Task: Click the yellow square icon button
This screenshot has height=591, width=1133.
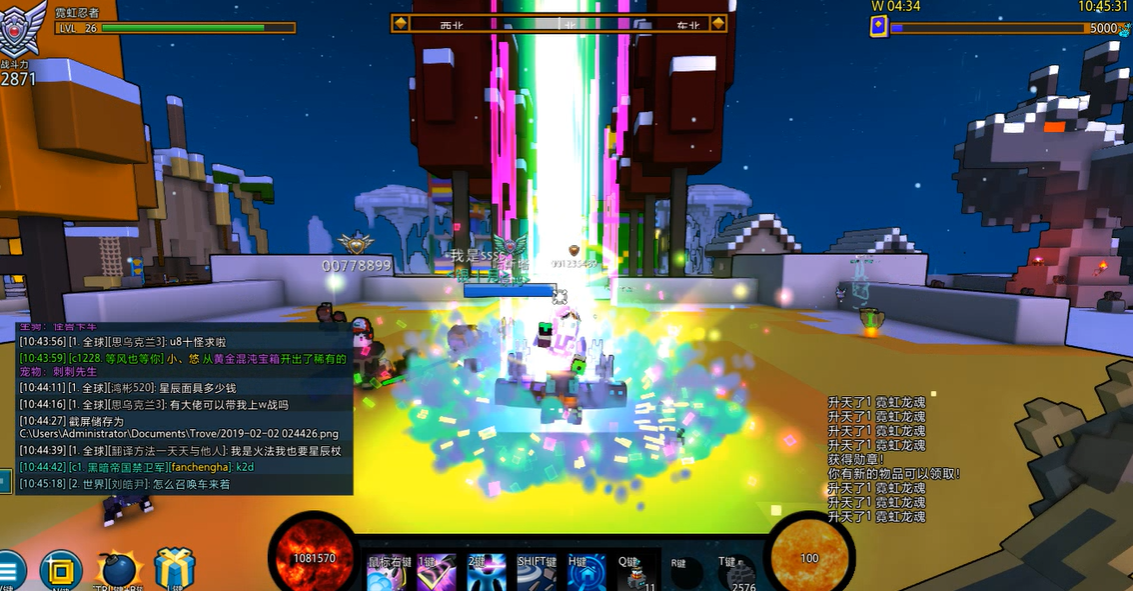Action: (x=61, y=571)
